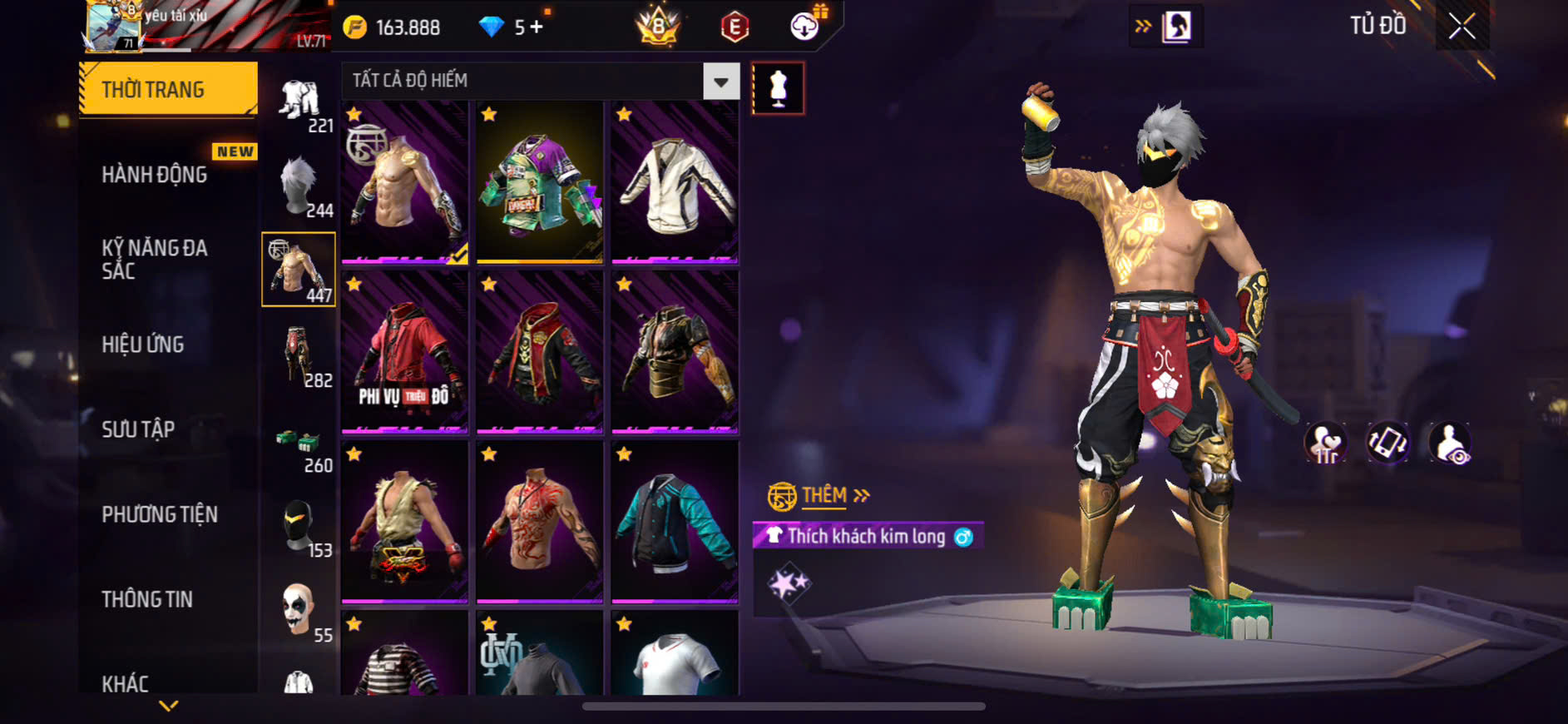This screenshot has height=724, width=1568.
Task: Equip the white and black jacket
Action: [x=675, y=183]
